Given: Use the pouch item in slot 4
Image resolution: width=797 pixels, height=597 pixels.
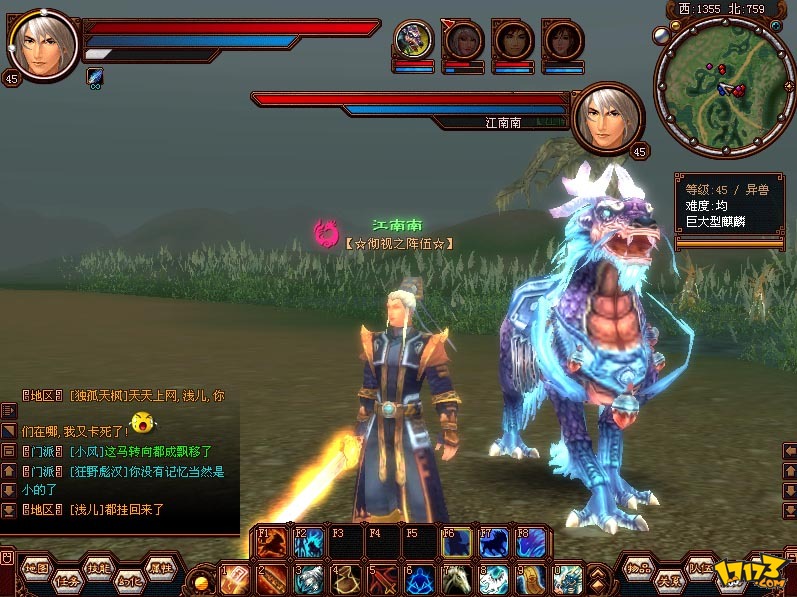Looking at the screenshot, I should click(x=346, y=579).
